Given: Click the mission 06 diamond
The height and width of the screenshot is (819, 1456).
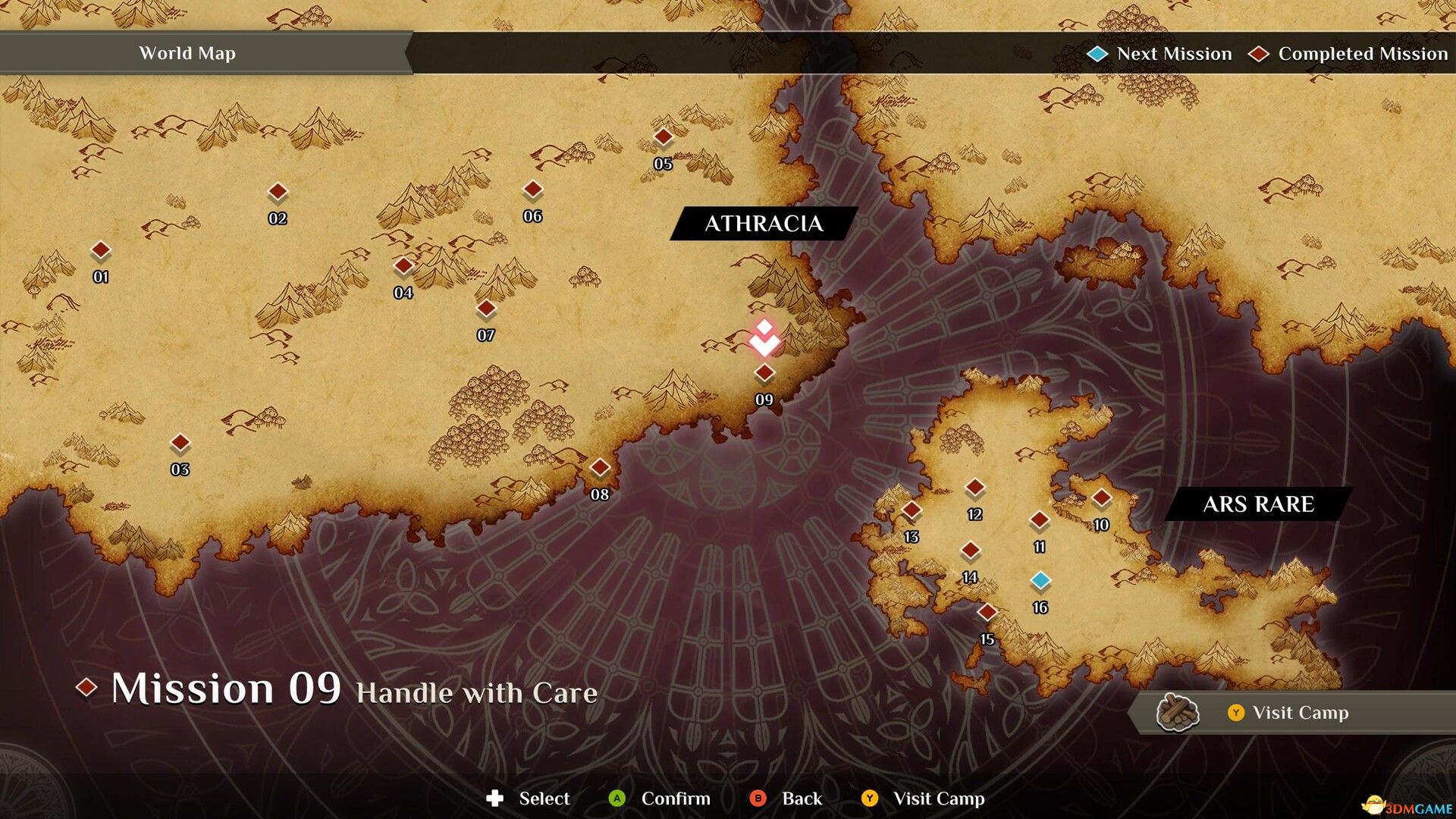Looking at the screenshot, I should point(533,189).
